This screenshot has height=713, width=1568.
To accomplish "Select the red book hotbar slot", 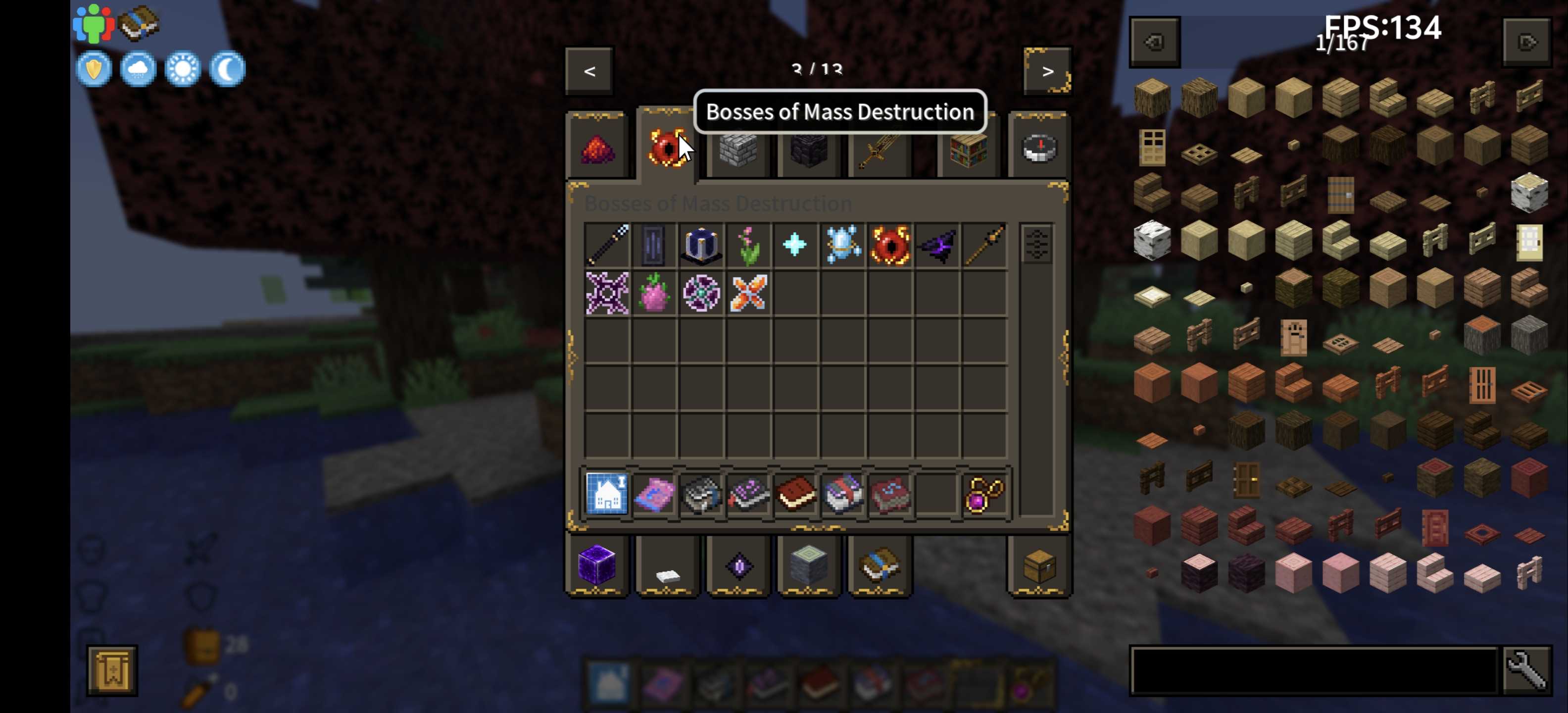I will [x=795, y=493].
